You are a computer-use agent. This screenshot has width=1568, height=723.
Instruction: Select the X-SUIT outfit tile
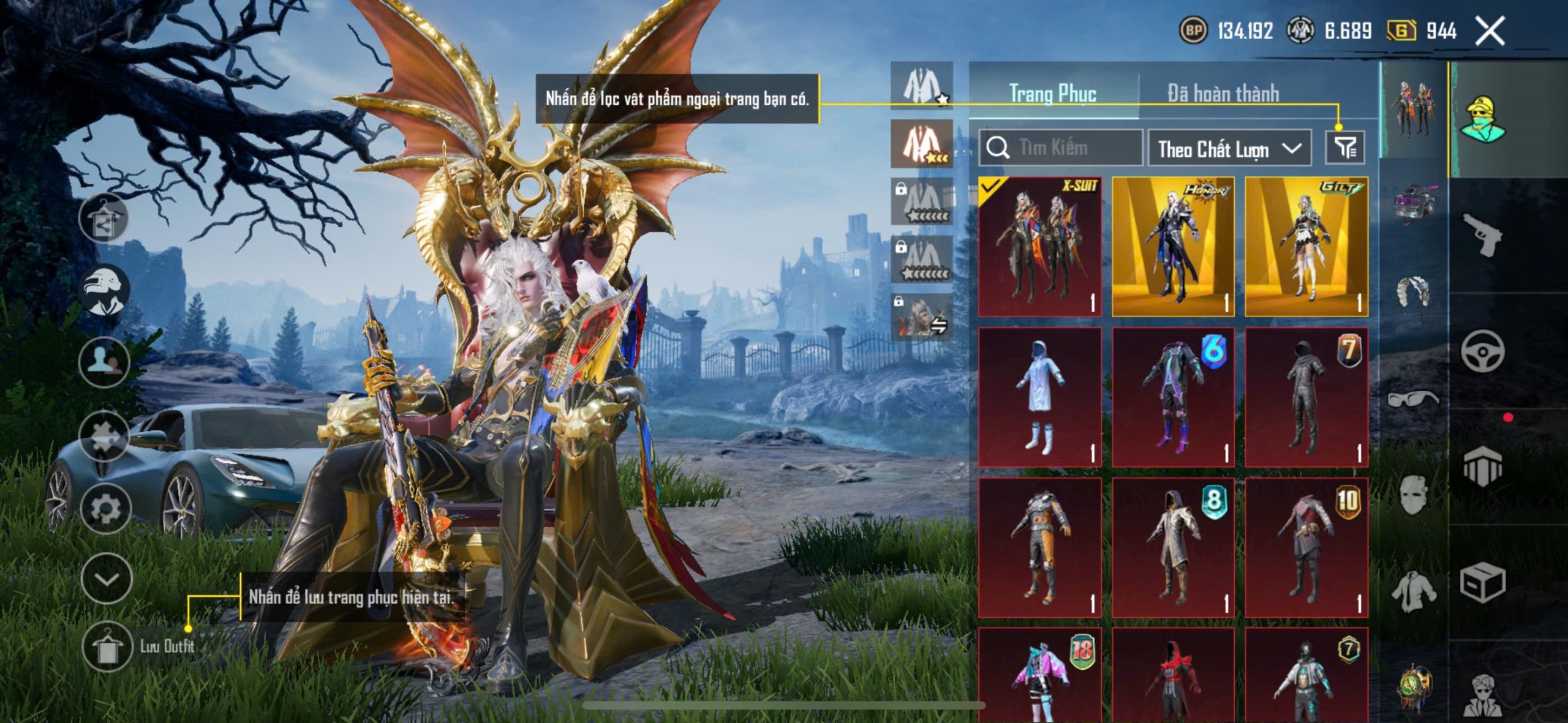coord(1039,247)
